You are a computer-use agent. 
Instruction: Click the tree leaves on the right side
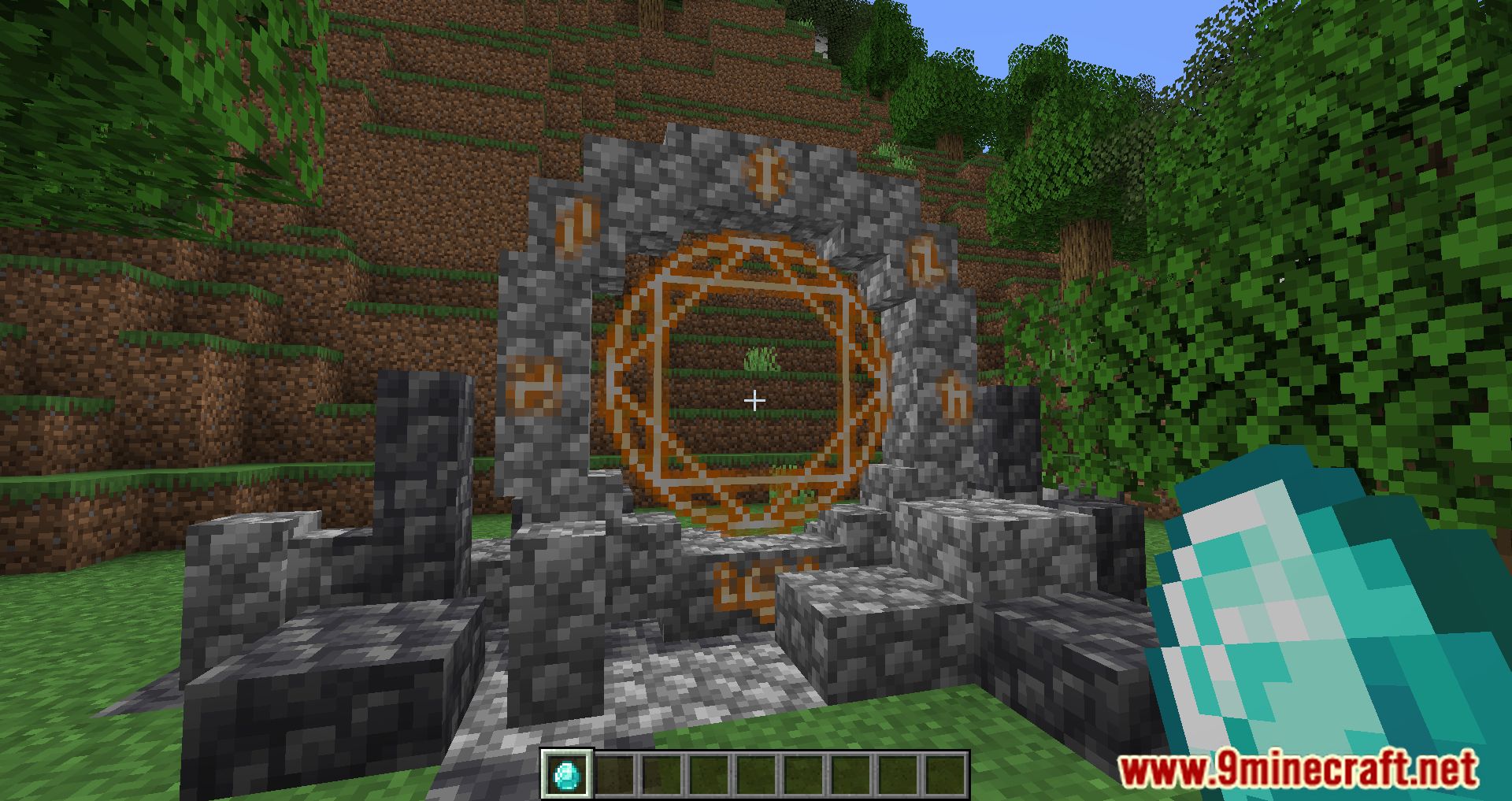click(1339, 236)
